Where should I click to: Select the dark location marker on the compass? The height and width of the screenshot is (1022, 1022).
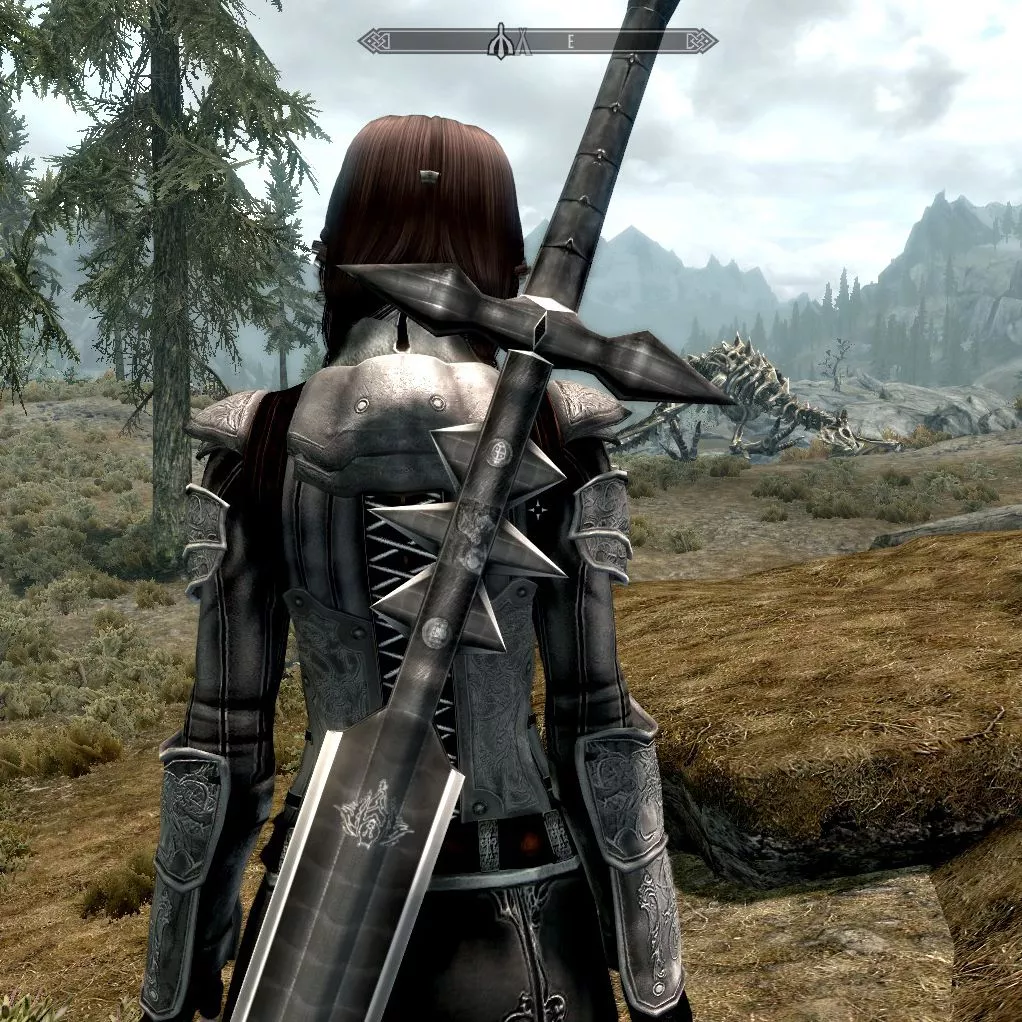click(500, 43)
